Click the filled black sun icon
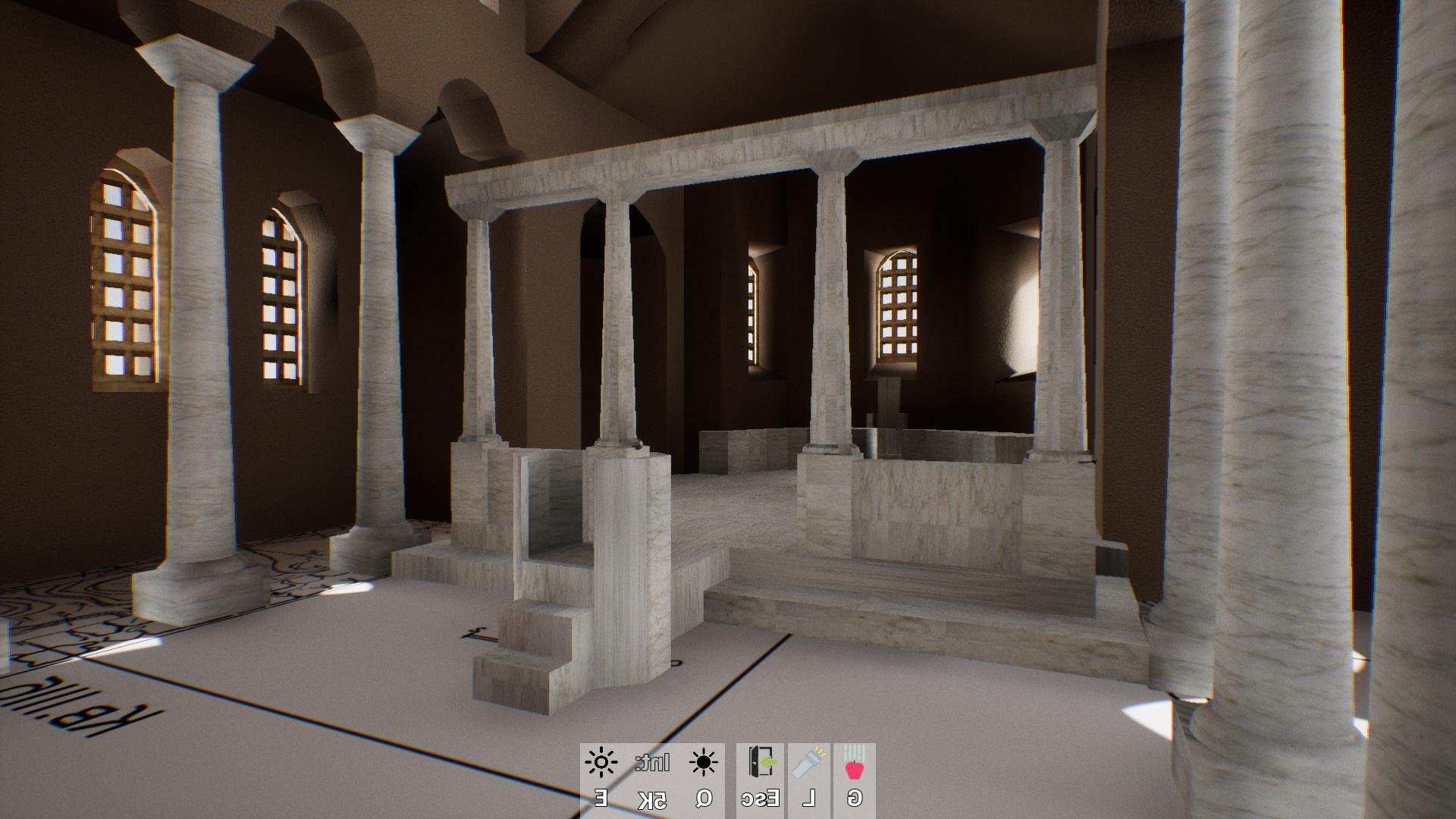This screenshot has width=1456, height=819. 704,763
